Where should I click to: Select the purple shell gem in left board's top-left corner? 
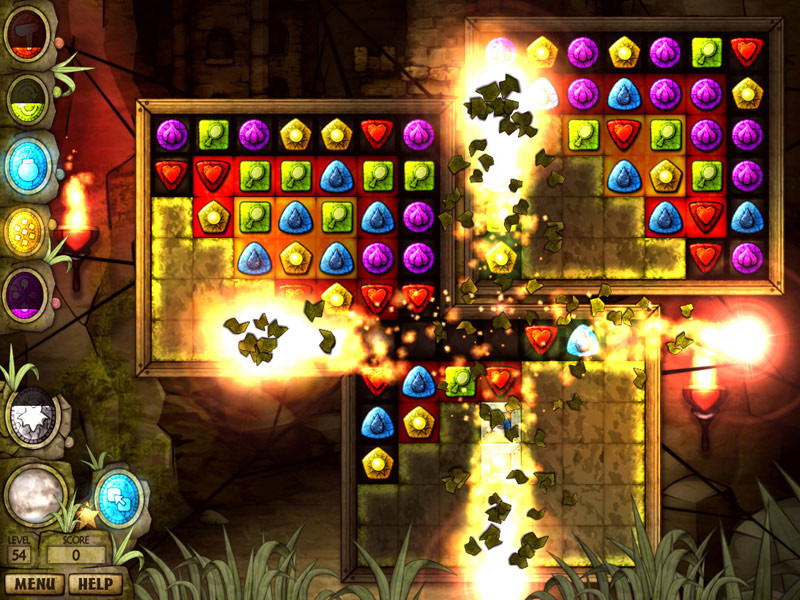pos(172,133)
